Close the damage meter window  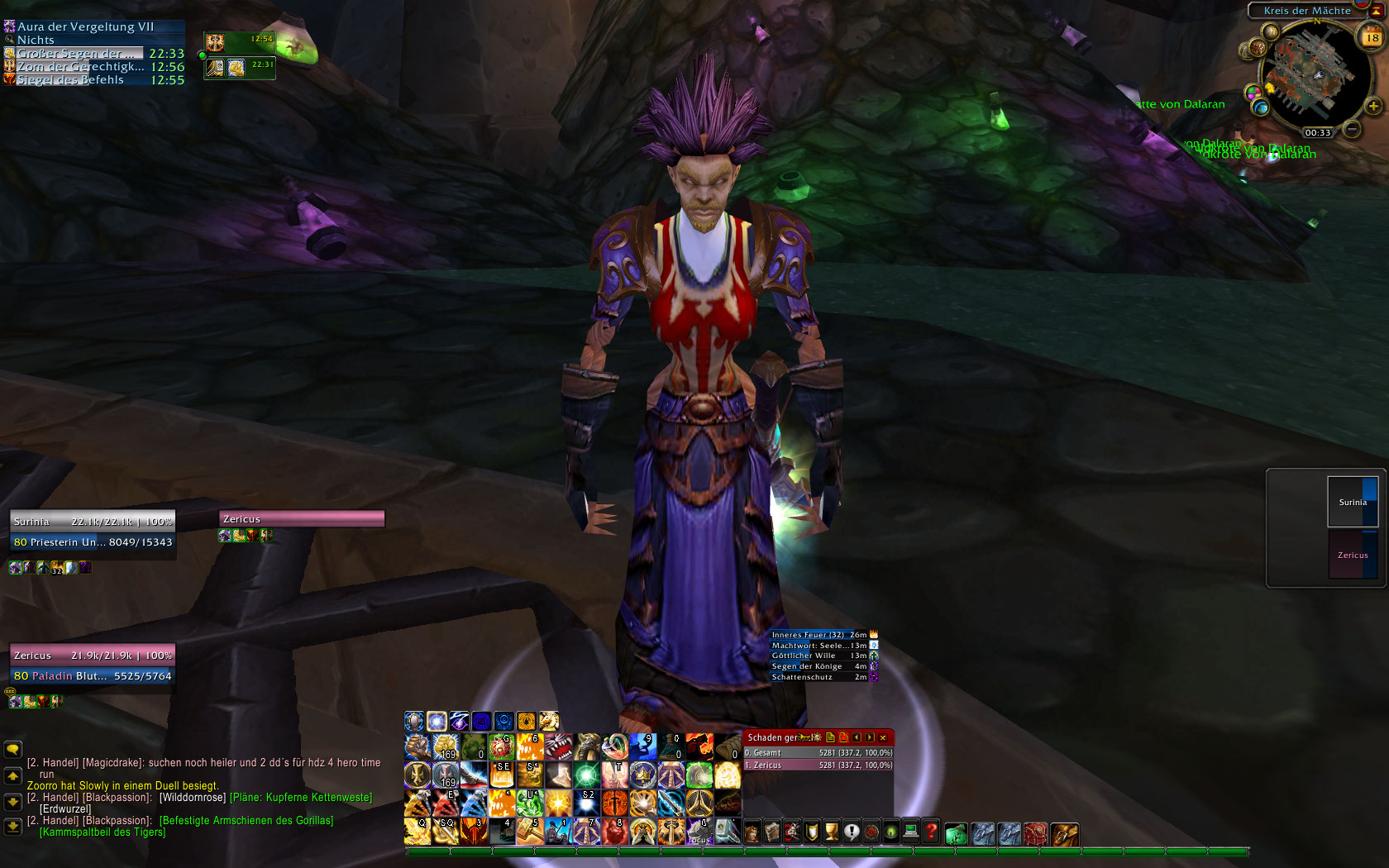[x=883, y=737]
